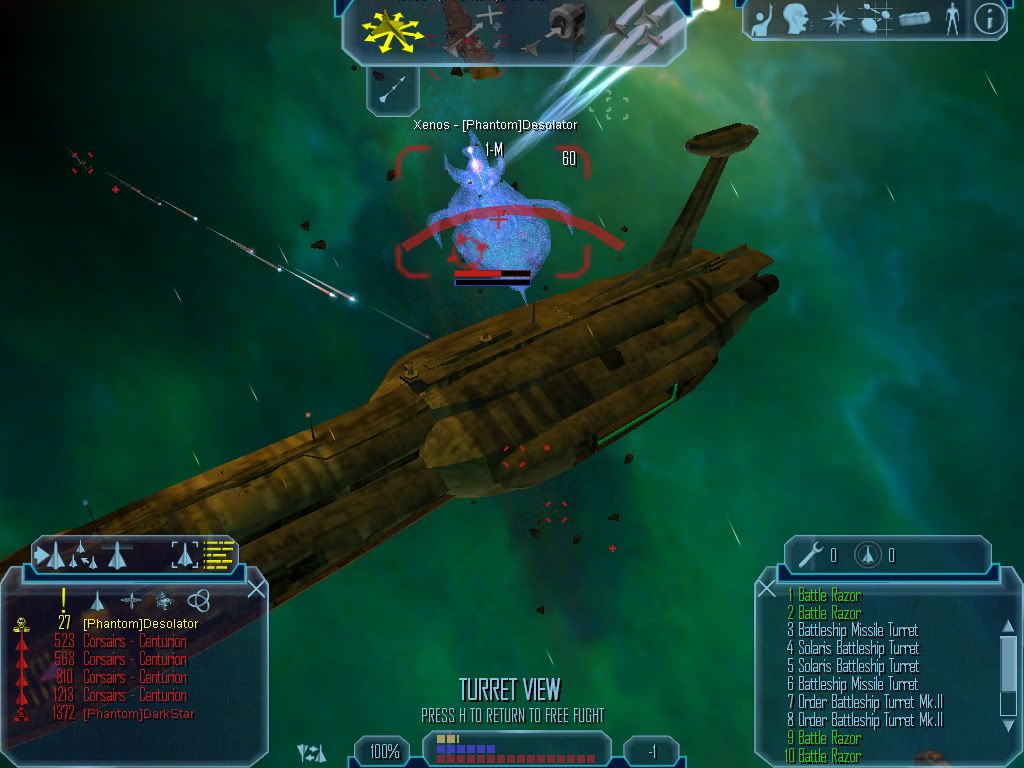Open the information button in the top bar
This screenshot has height=768, width=1024.
tap(988, 19)
